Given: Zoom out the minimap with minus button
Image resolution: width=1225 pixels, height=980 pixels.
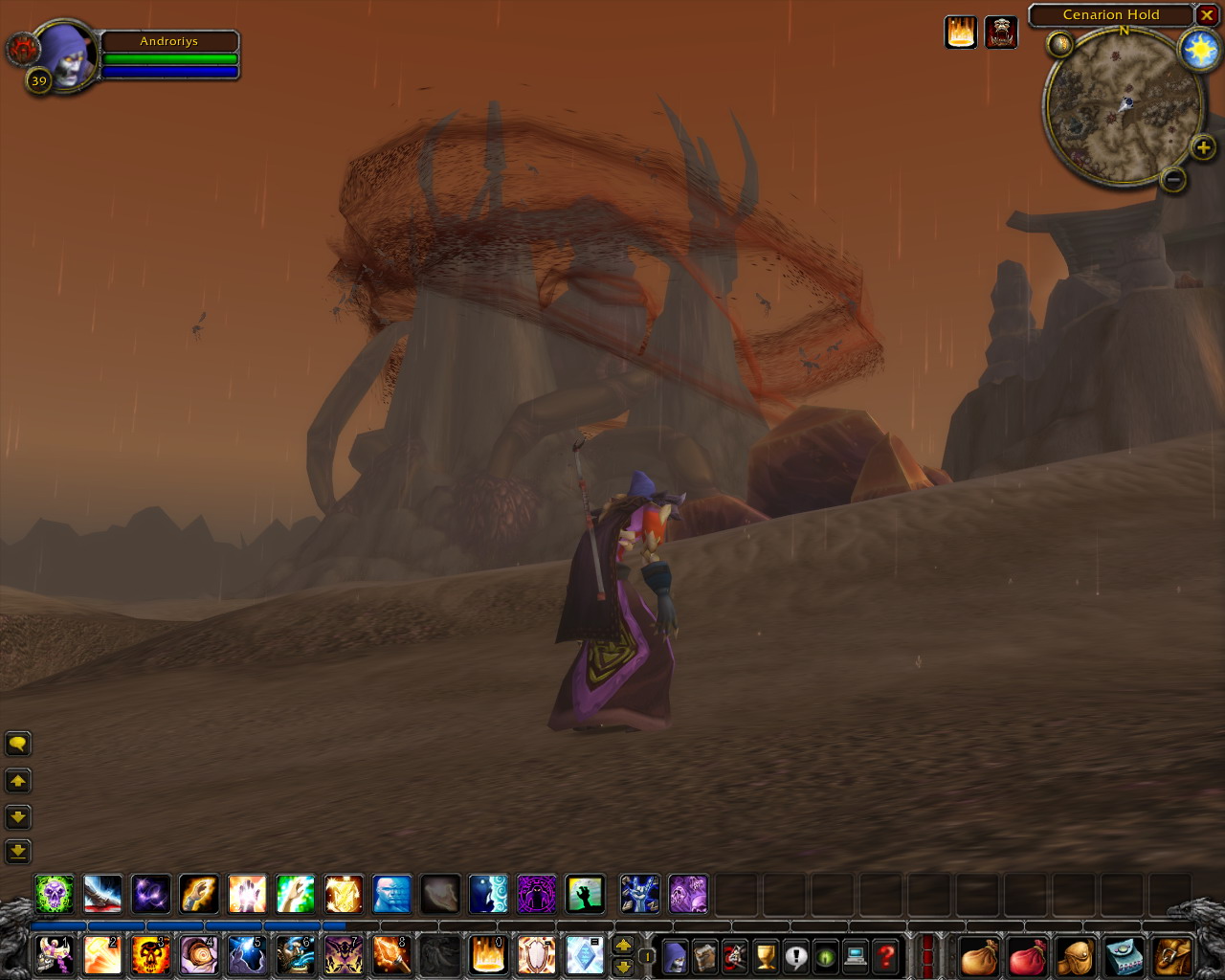Looking at the screenshot, I should 1173,179.
